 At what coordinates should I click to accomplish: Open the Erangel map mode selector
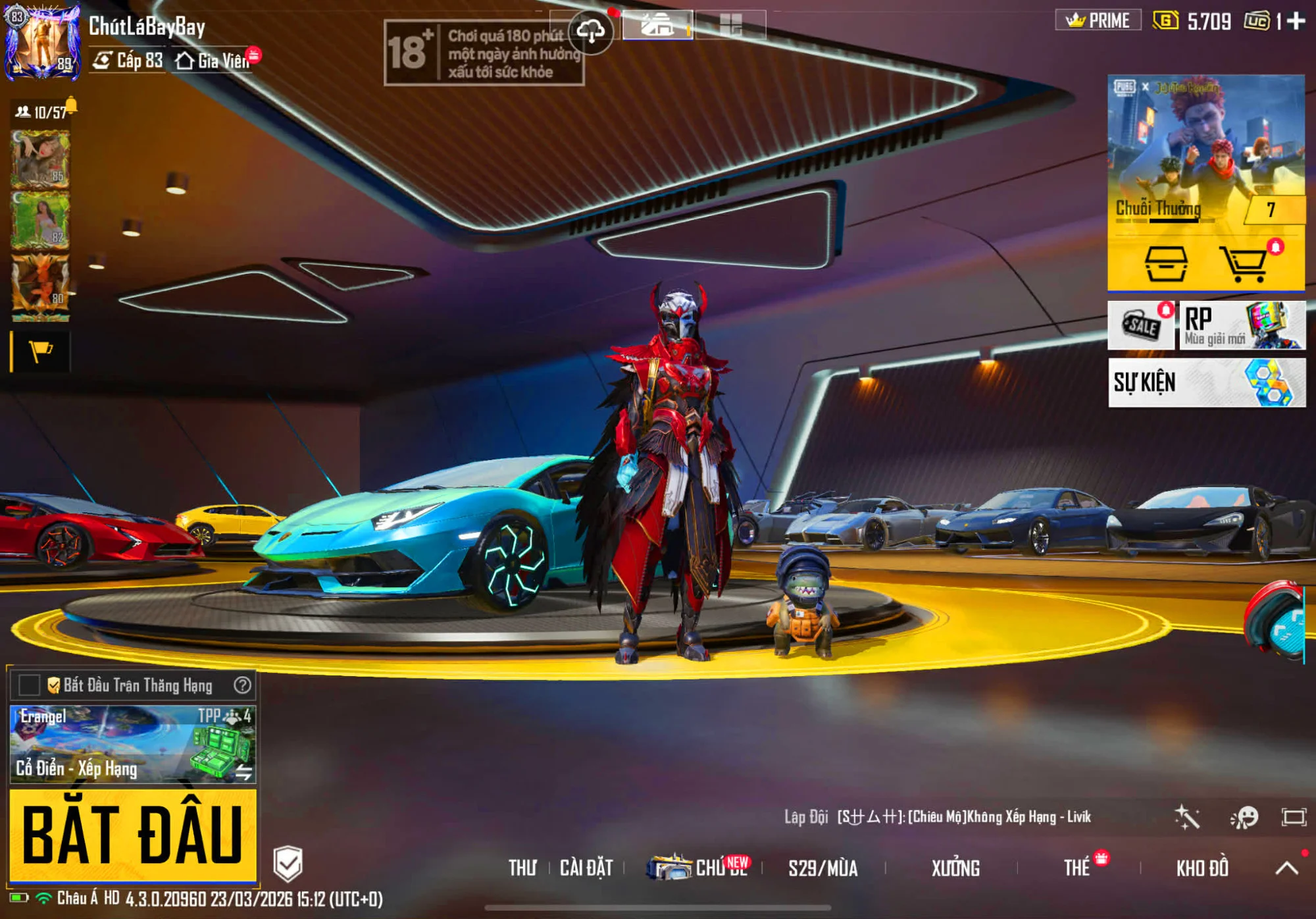point(132,744)
